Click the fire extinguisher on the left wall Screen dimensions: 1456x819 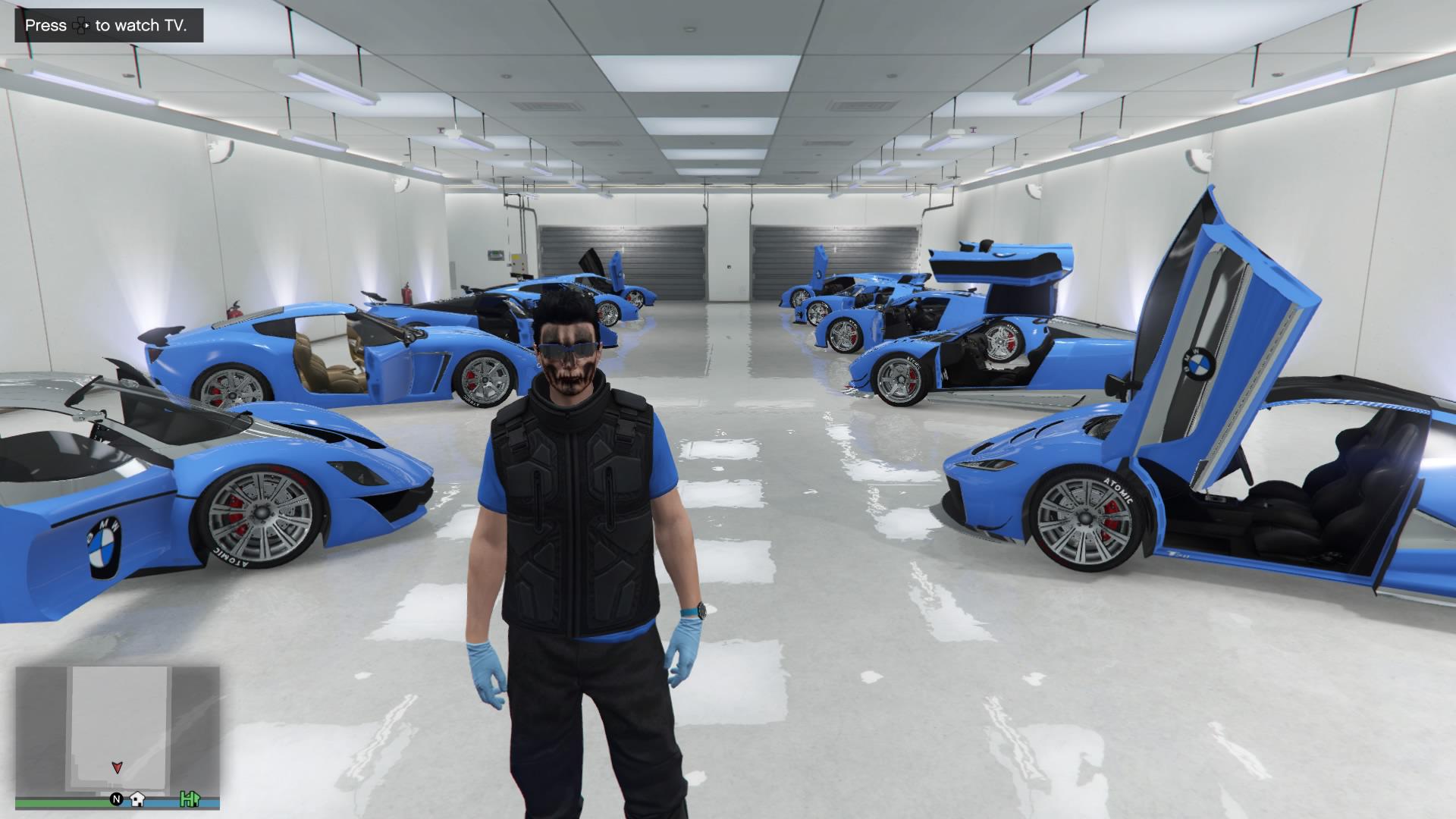[235, 309]
